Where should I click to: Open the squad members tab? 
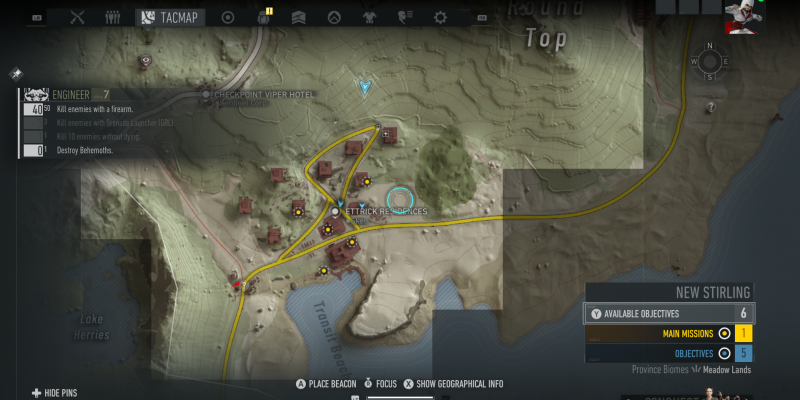(x=112, y=17)
